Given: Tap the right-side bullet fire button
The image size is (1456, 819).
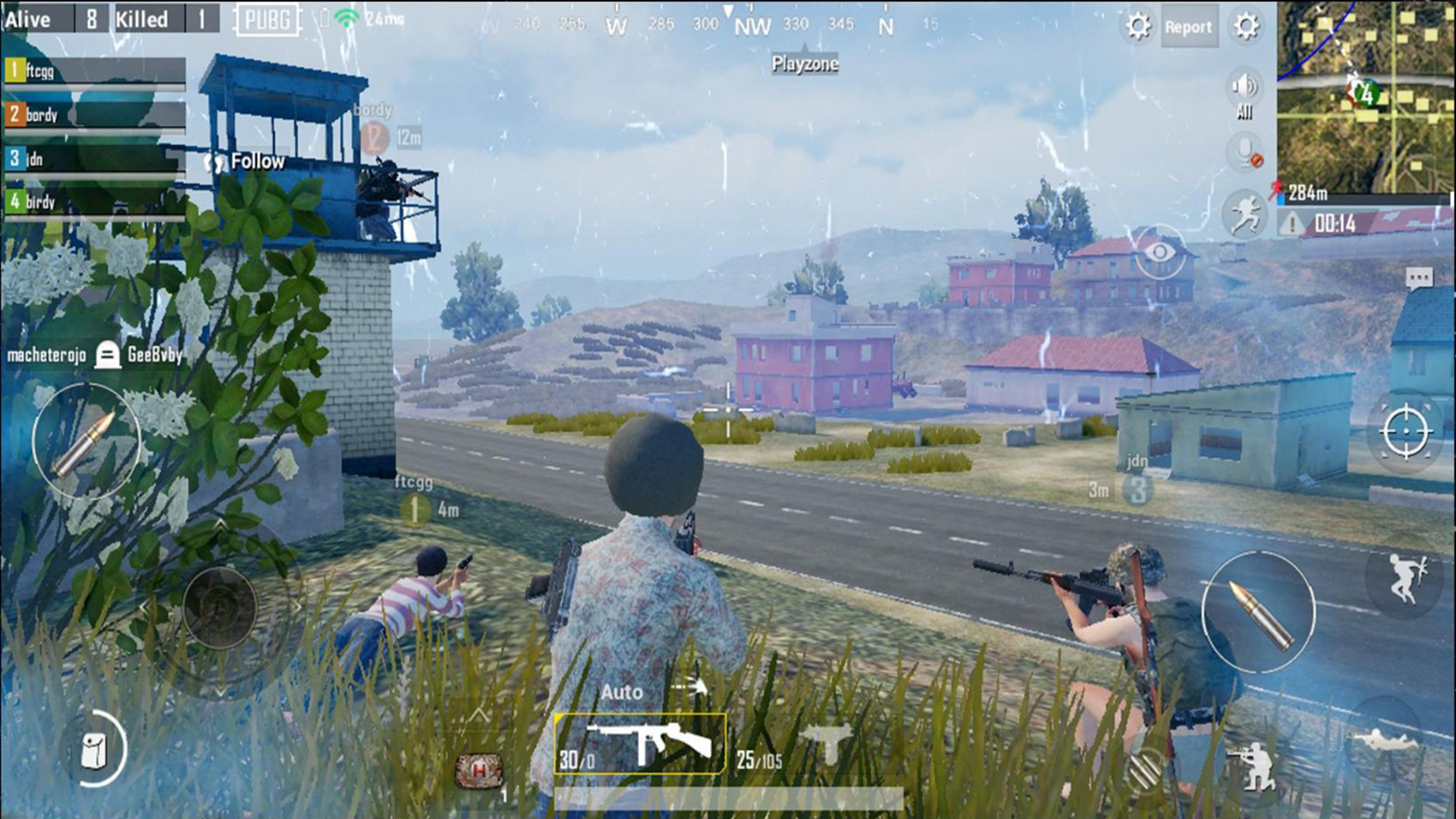Looking at the screenshot, I should click(1259, 613).
